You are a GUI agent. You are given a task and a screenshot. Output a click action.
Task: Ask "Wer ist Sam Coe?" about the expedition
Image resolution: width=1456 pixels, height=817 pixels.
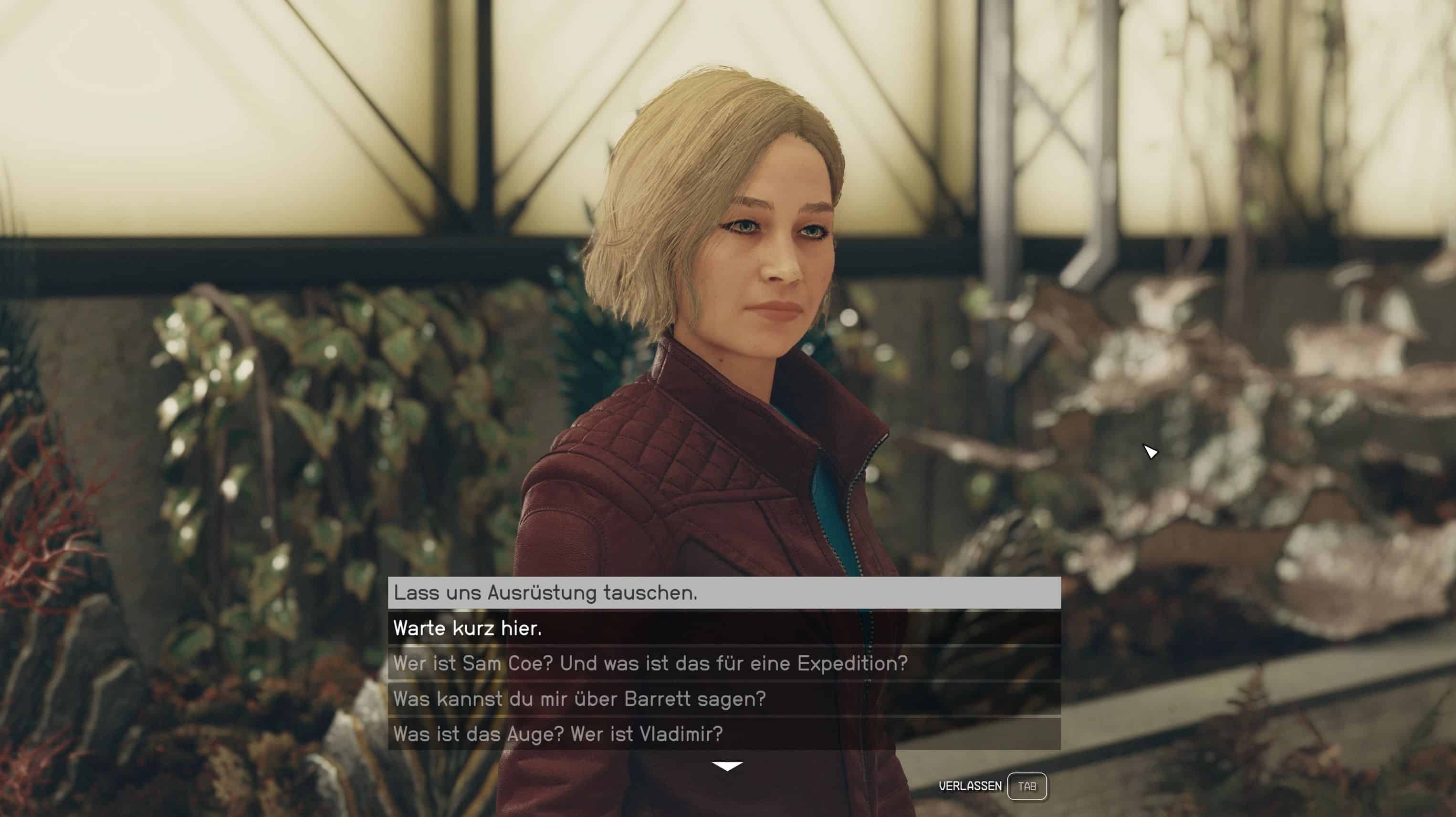(724, 663)
